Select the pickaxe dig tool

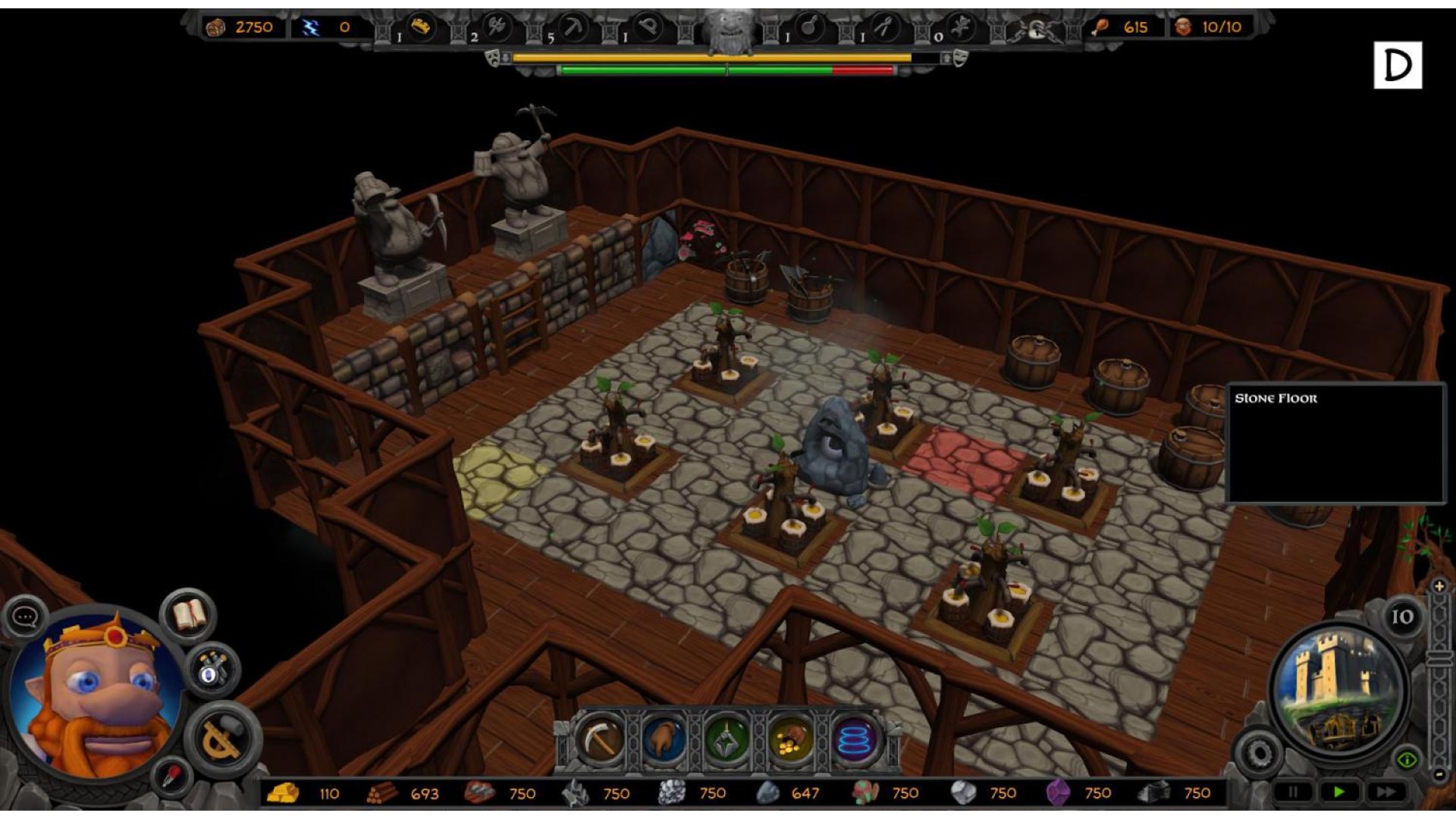[601, 739]
